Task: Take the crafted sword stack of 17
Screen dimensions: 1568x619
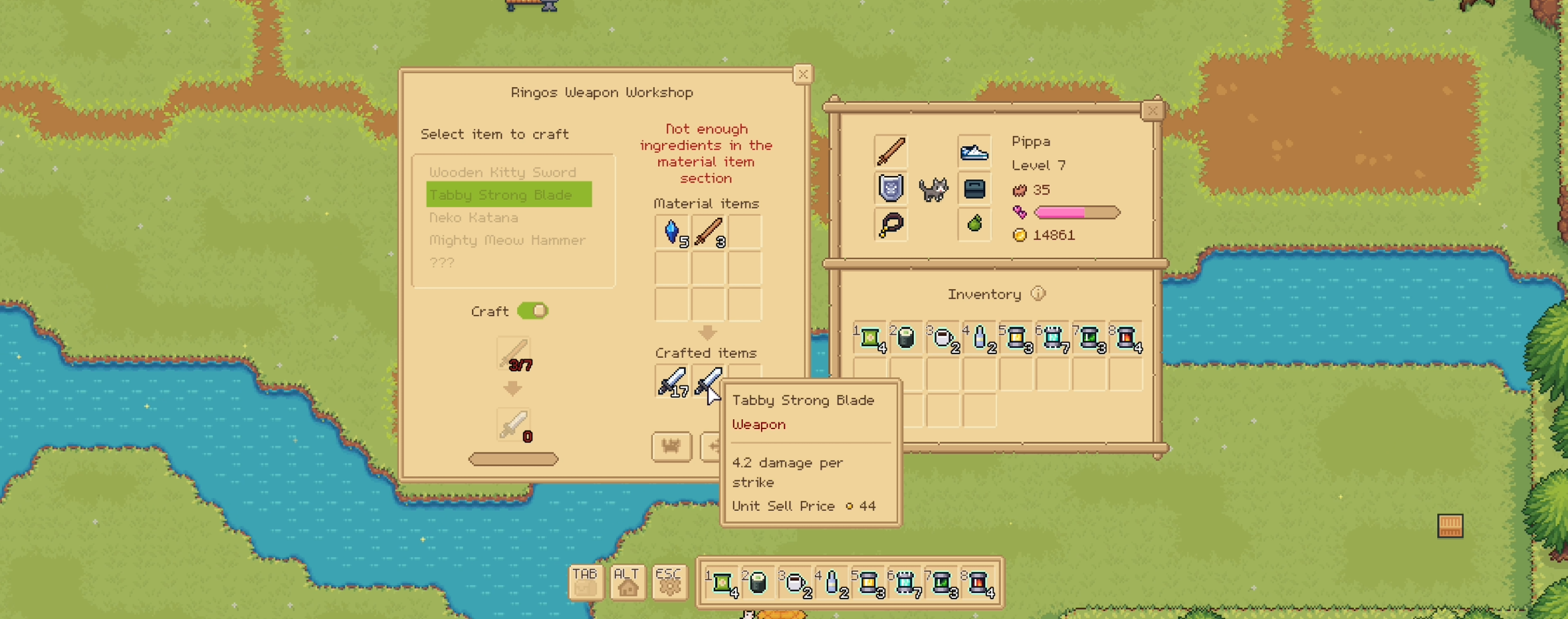Action: [x=671, y=382]
